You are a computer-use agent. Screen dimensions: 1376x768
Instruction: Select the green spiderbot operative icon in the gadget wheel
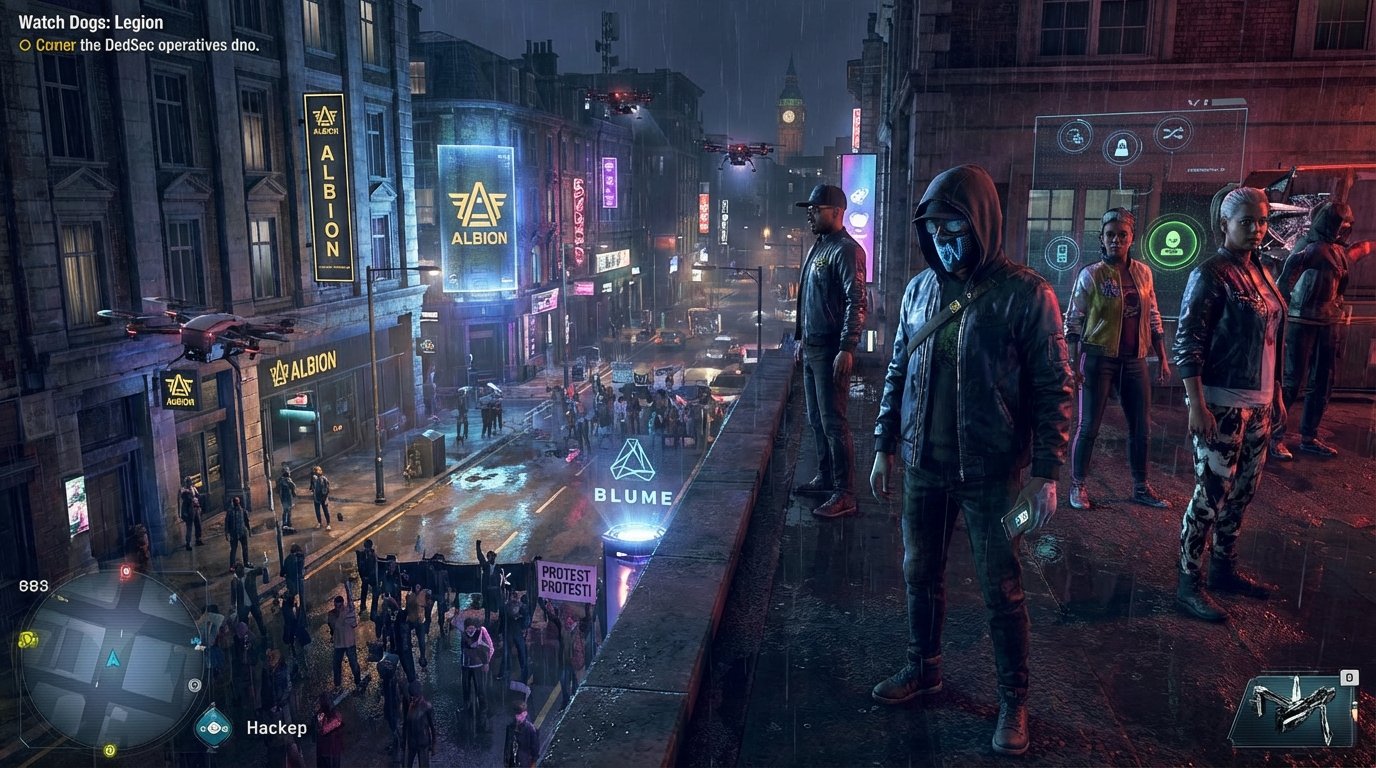coord(1172,241)
